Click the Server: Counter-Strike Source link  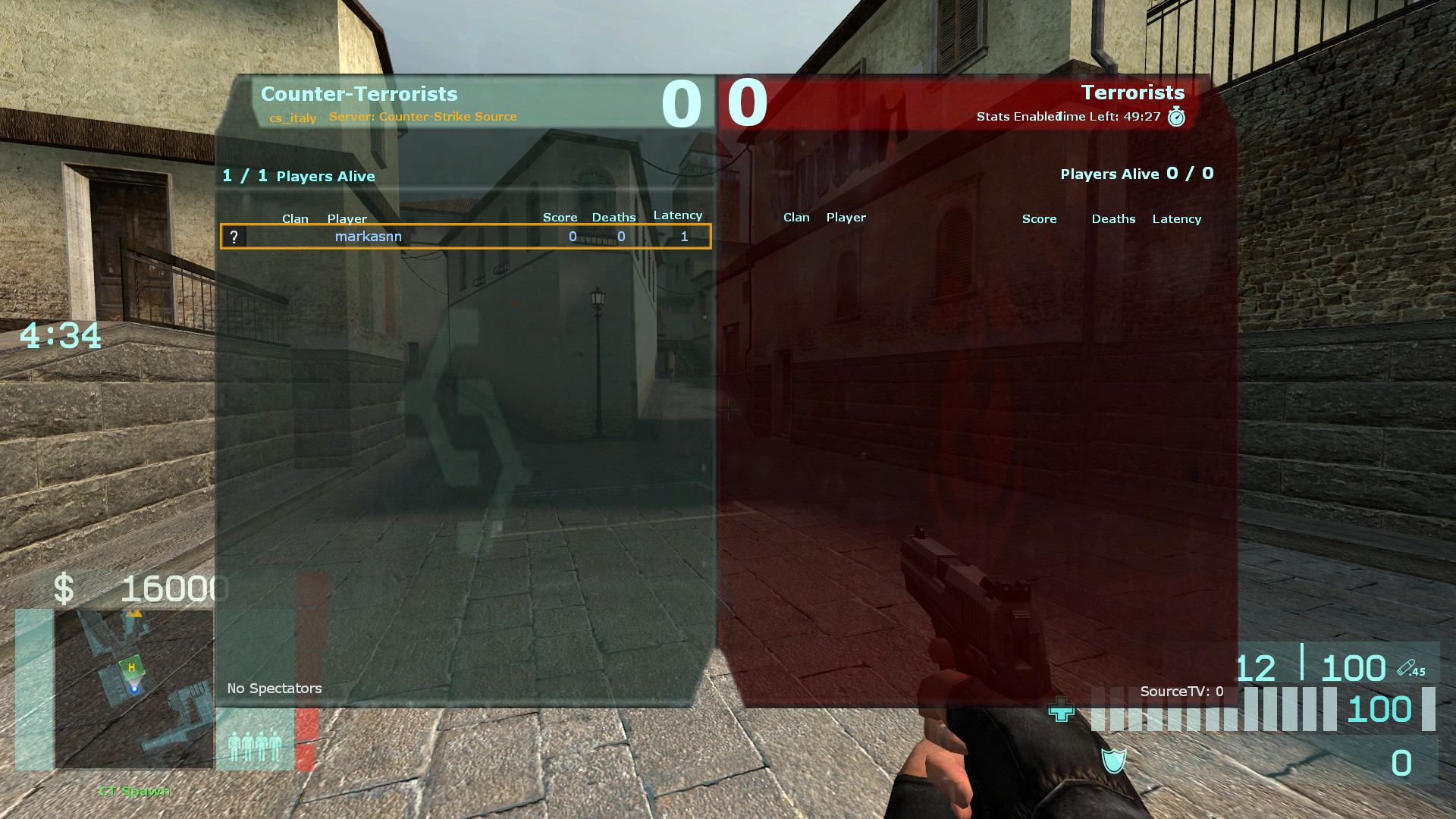point(422,117)
